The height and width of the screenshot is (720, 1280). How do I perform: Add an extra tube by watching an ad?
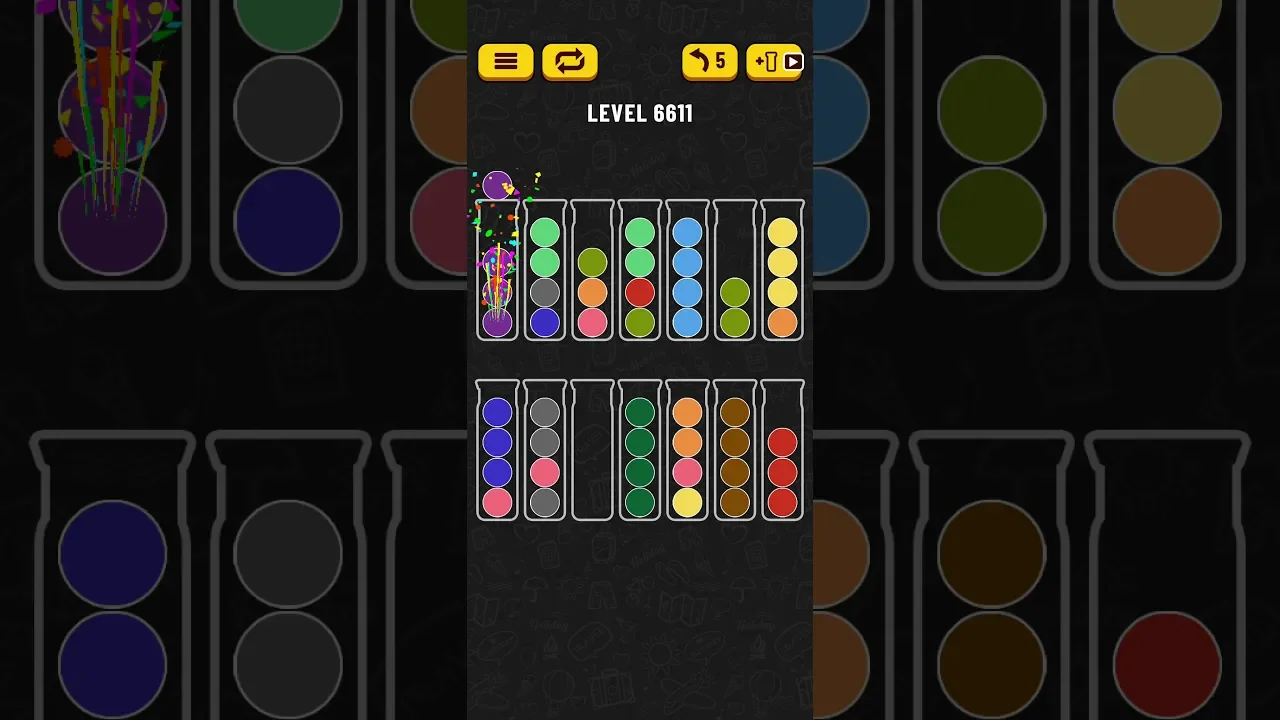click(774, 62)
